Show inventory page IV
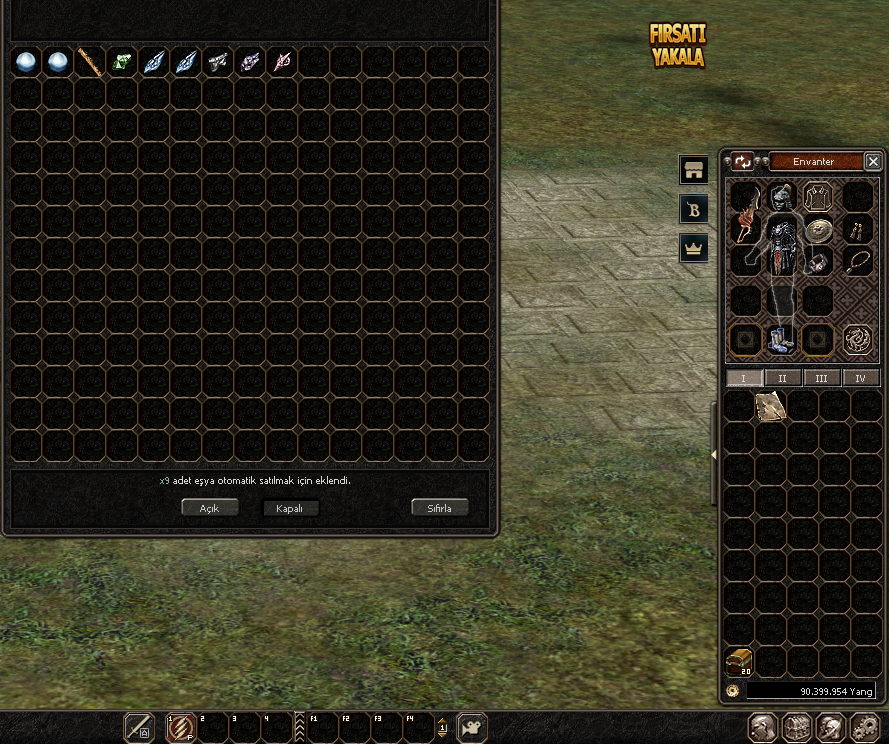 pos(860,378)
